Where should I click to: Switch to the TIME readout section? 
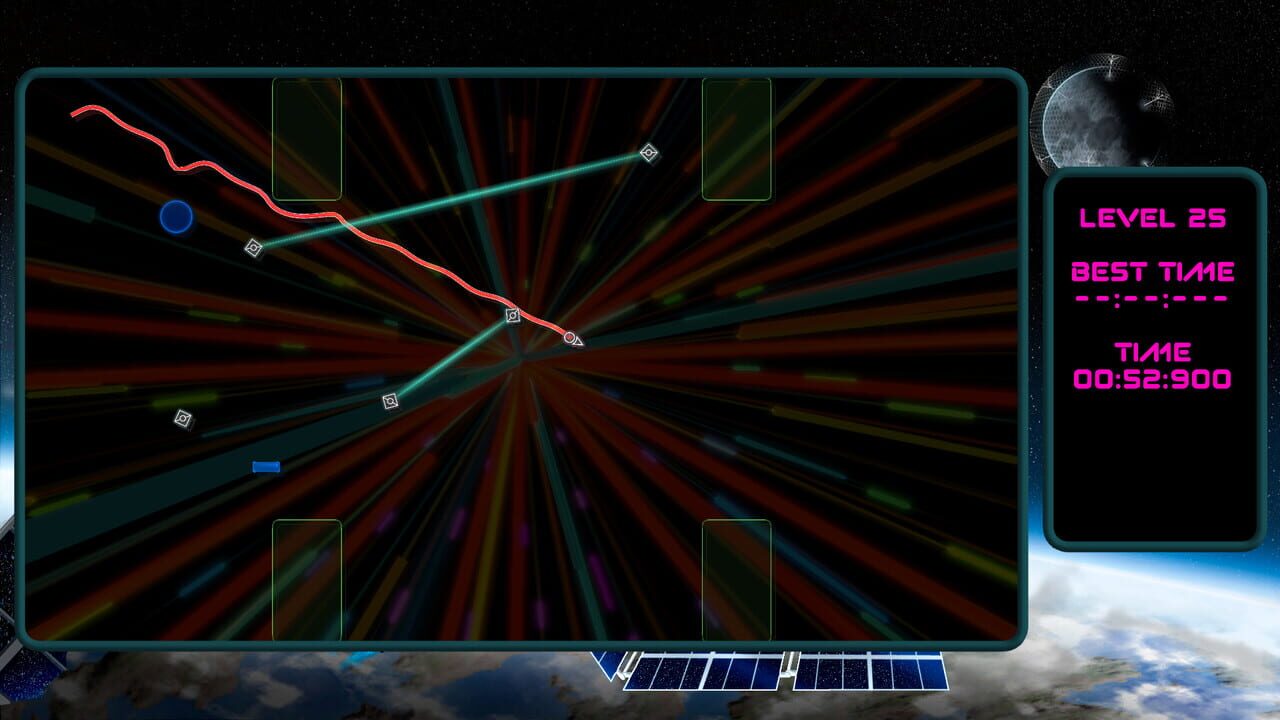coord(1152,353)
